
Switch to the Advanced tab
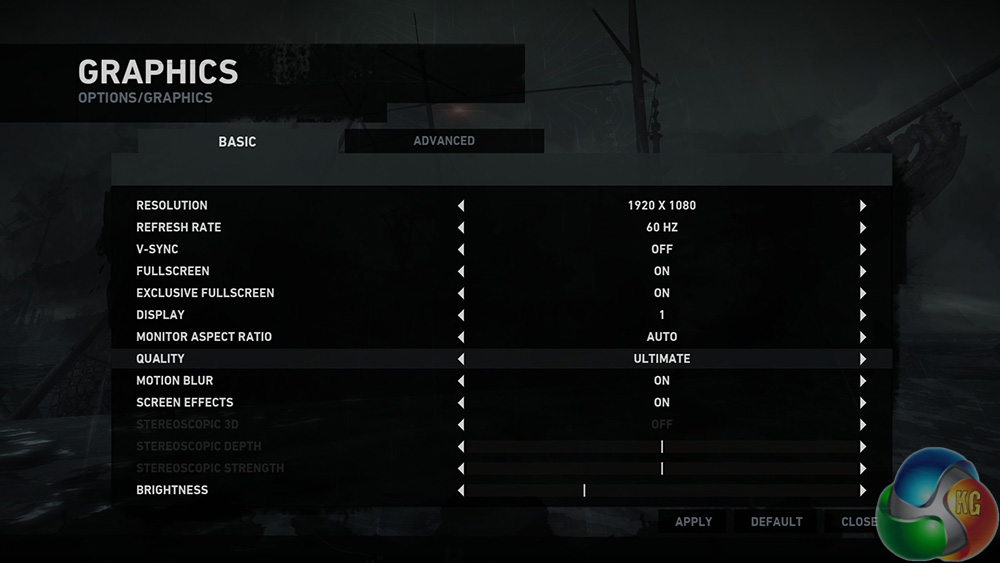(444, 141)
